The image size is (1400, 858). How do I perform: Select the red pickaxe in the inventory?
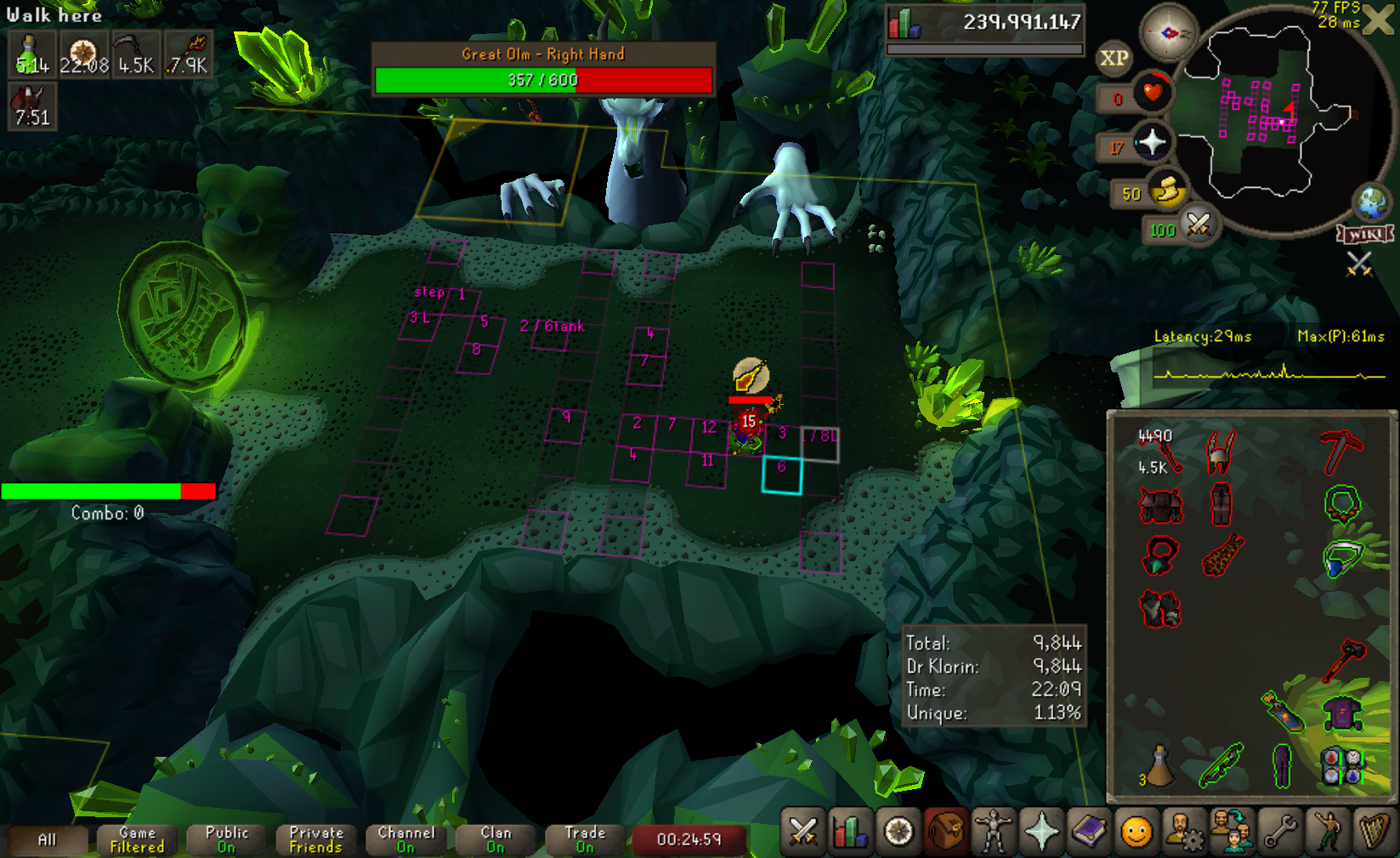[1341, 451]
